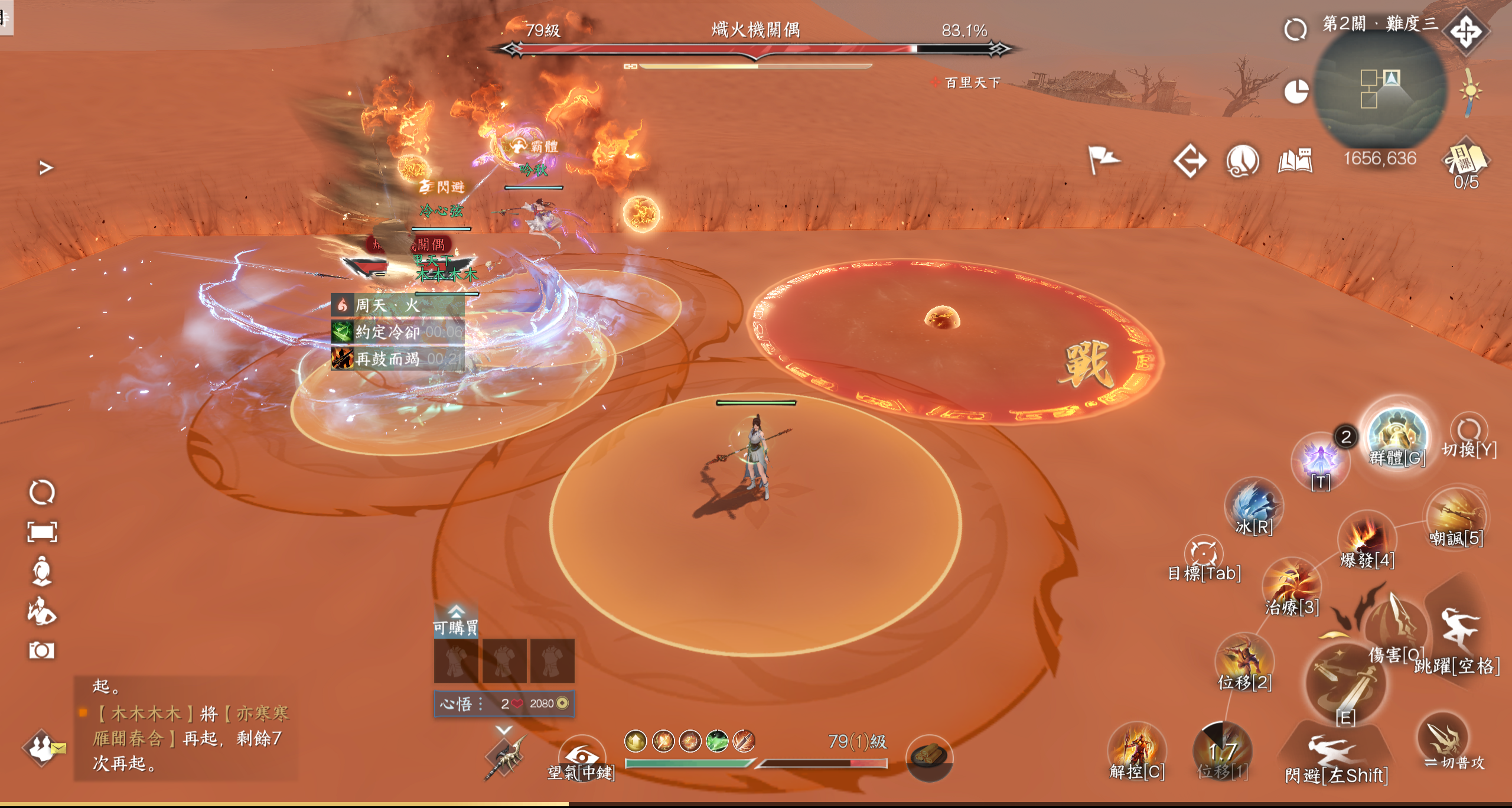This screenshot has height=808, width=1512.
Task: Perform the 閃避 dodge action
Action: 1335,753
